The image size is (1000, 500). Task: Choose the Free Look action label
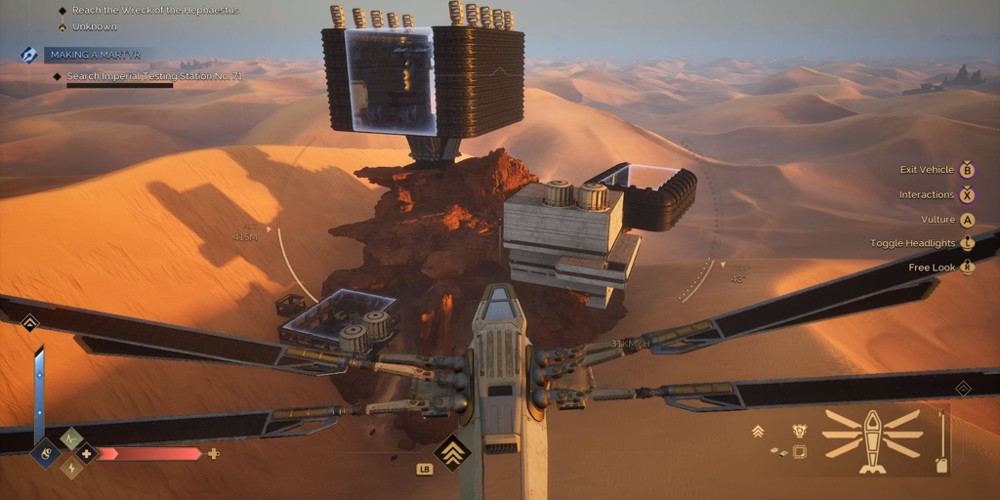(932, 267)
